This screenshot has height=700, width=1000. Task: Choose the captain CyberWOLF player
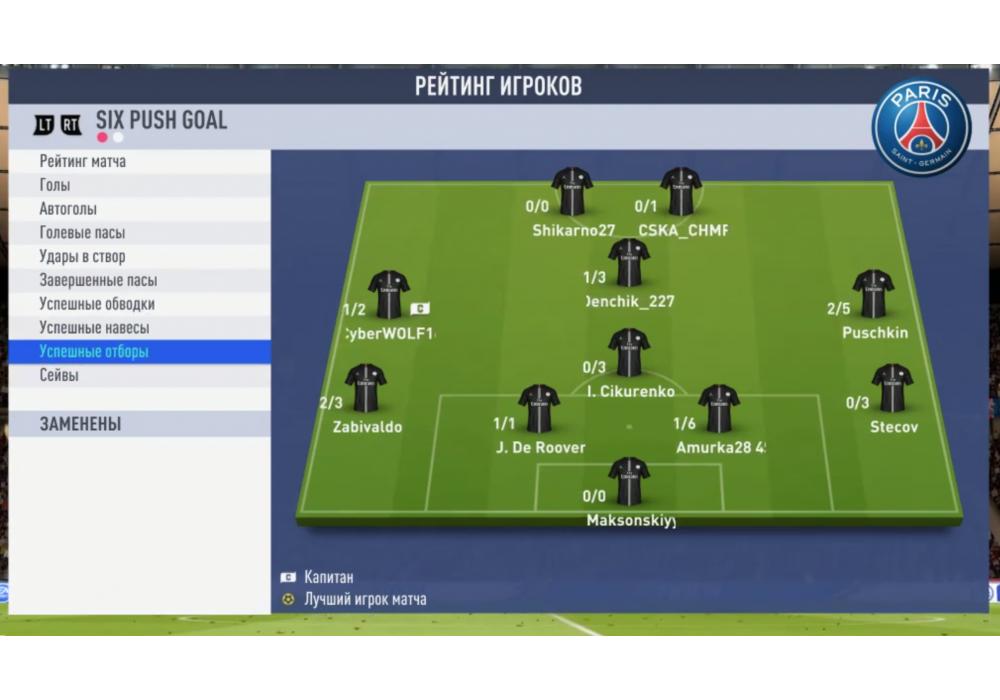388,295
